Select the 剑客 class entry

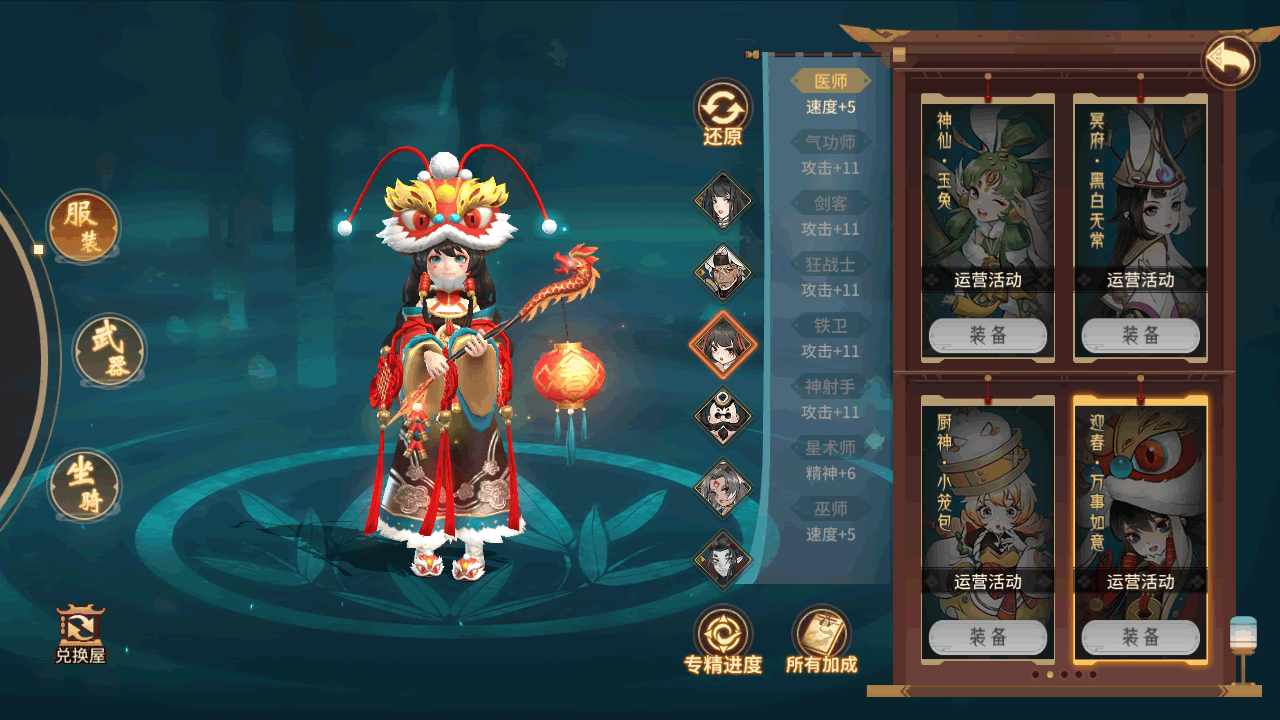(830, 204)
